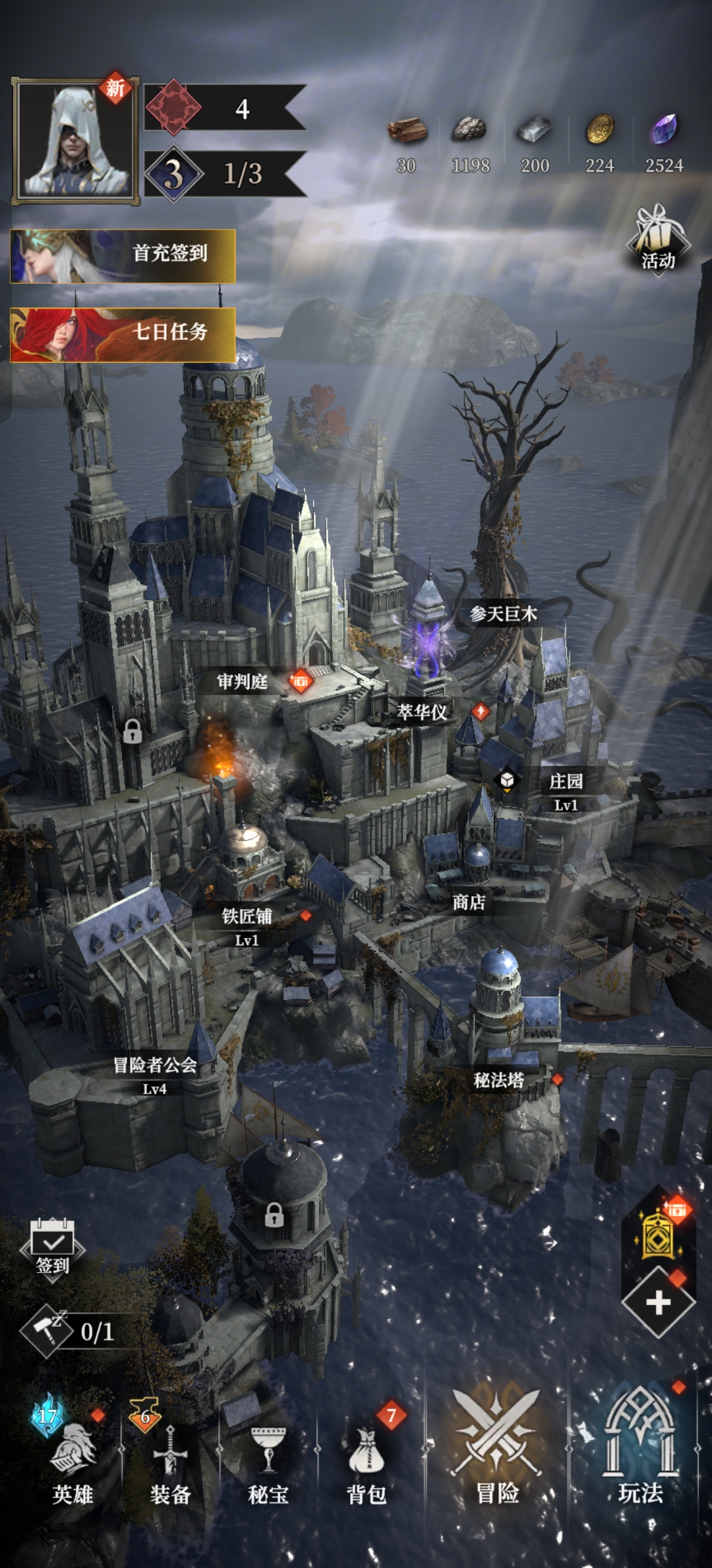Open the 秘法塔 tower

coord(499,1080)
